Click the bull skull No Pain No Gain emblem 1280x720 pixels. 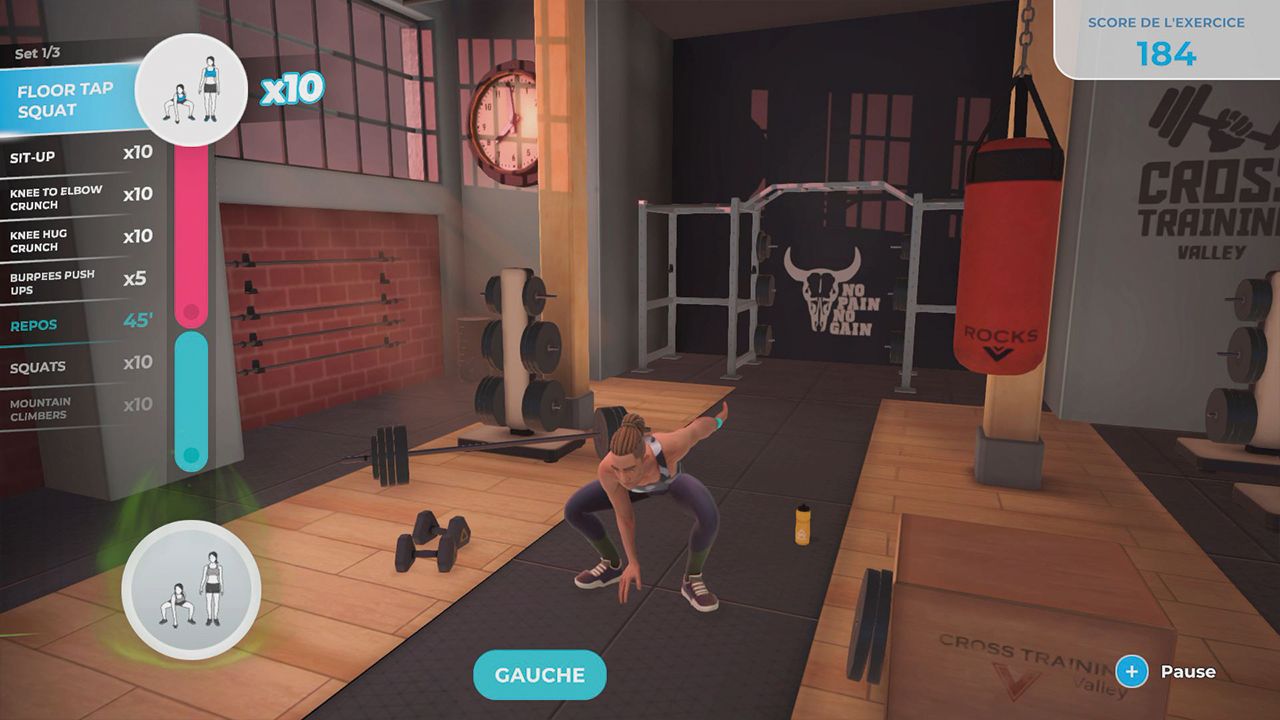point(826,288)
